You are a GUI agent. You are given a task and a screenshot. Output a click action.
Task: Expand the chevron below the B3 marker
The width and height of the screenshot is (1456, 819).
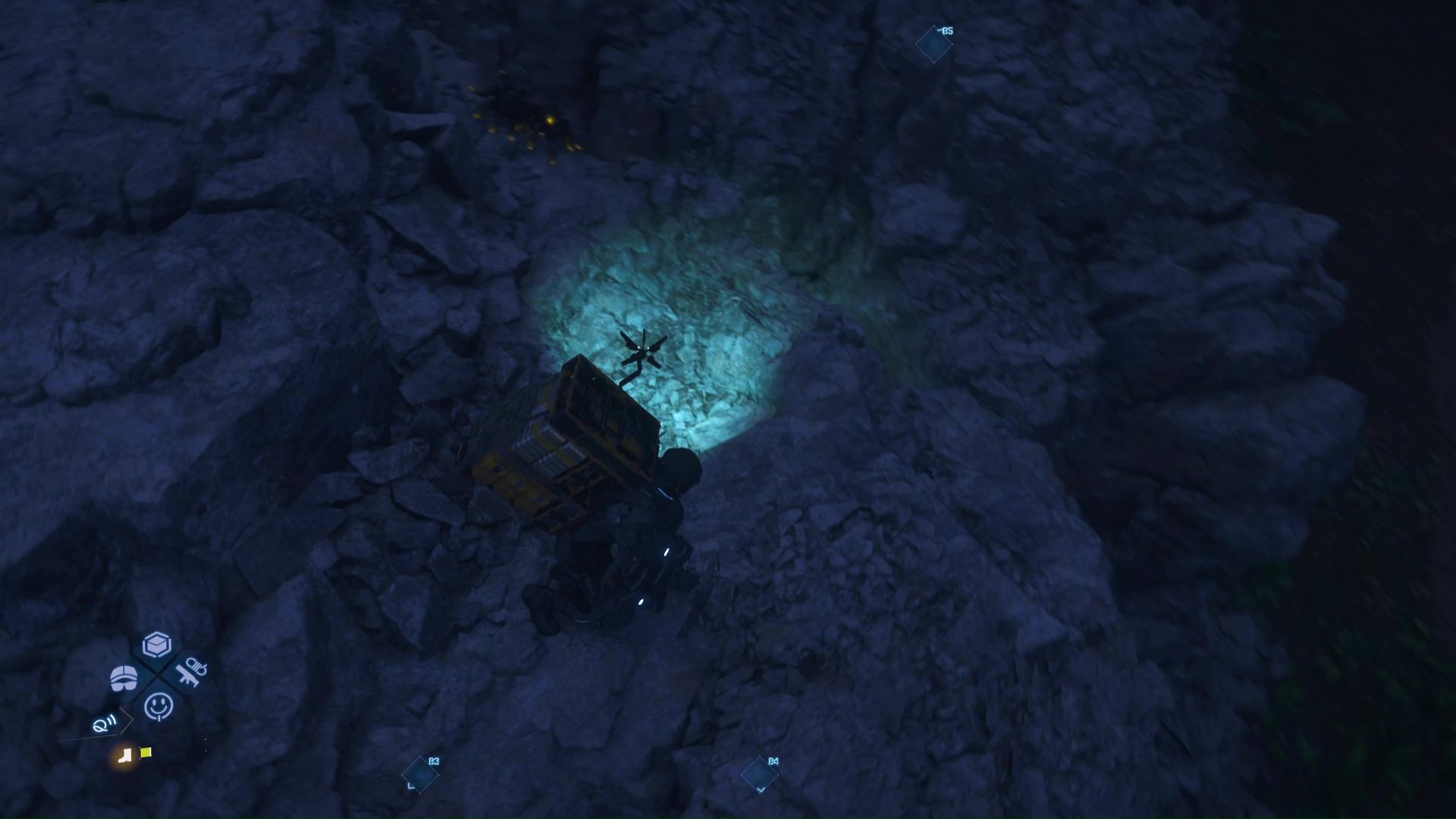(410, 786)
